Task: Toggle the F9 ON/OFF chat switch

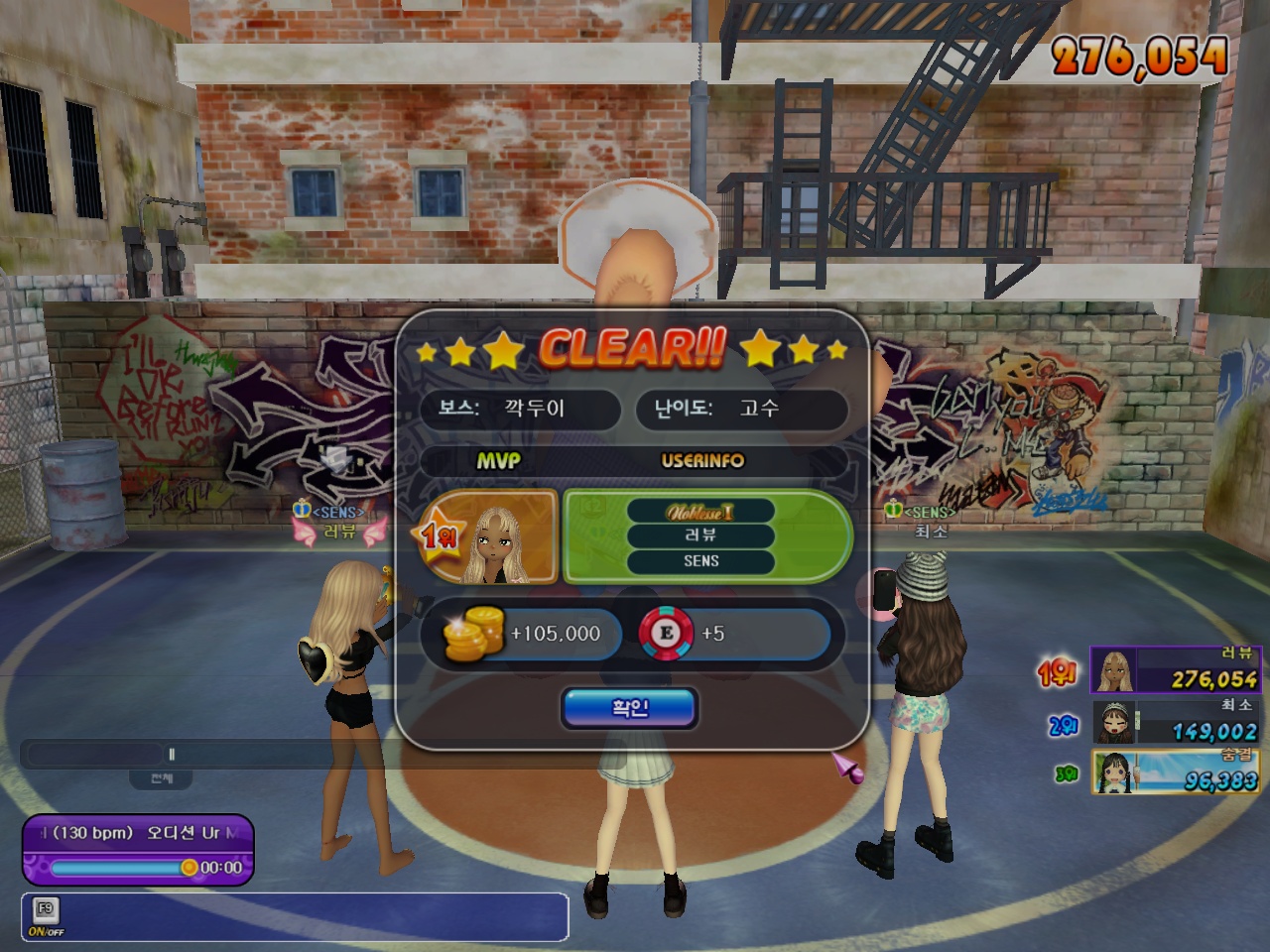Action: [x=46, y=916]
